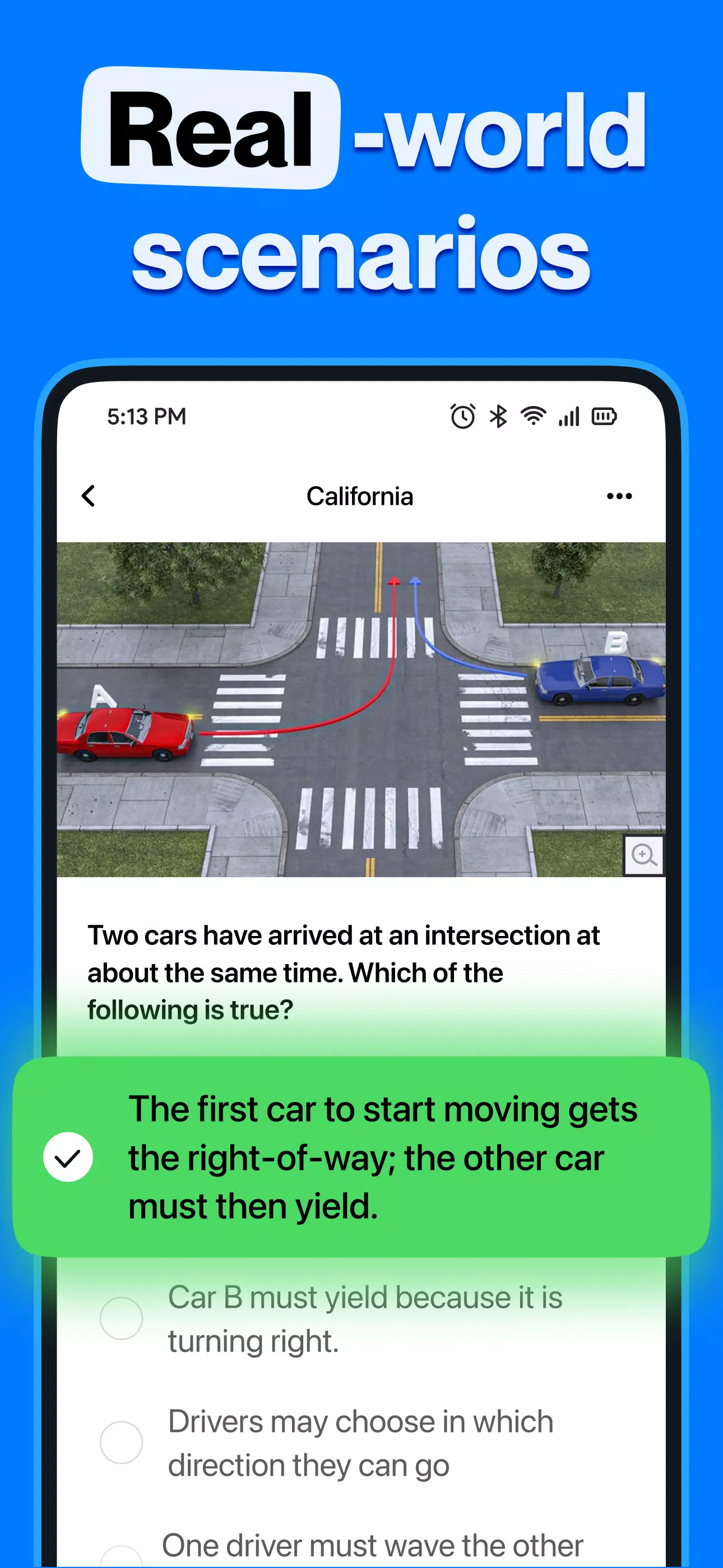Select 'One driver must wave the other' option
The image size is (723, 1568).
tap(373, 1546)
